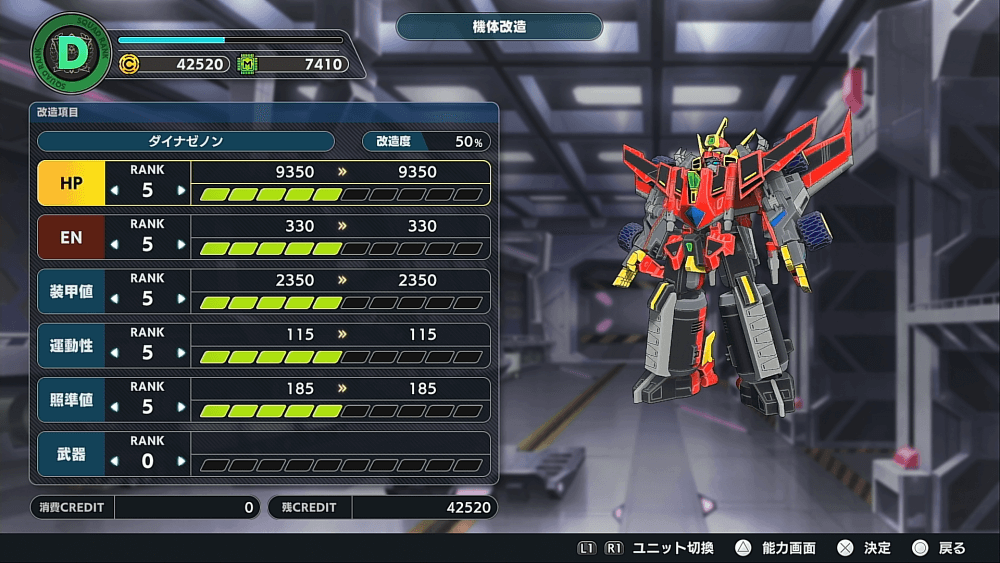The height and width of the screenshot is (563, 1000).
Task: Increase 運動性 rank with right arrow
Action: (x=181, y=353)
